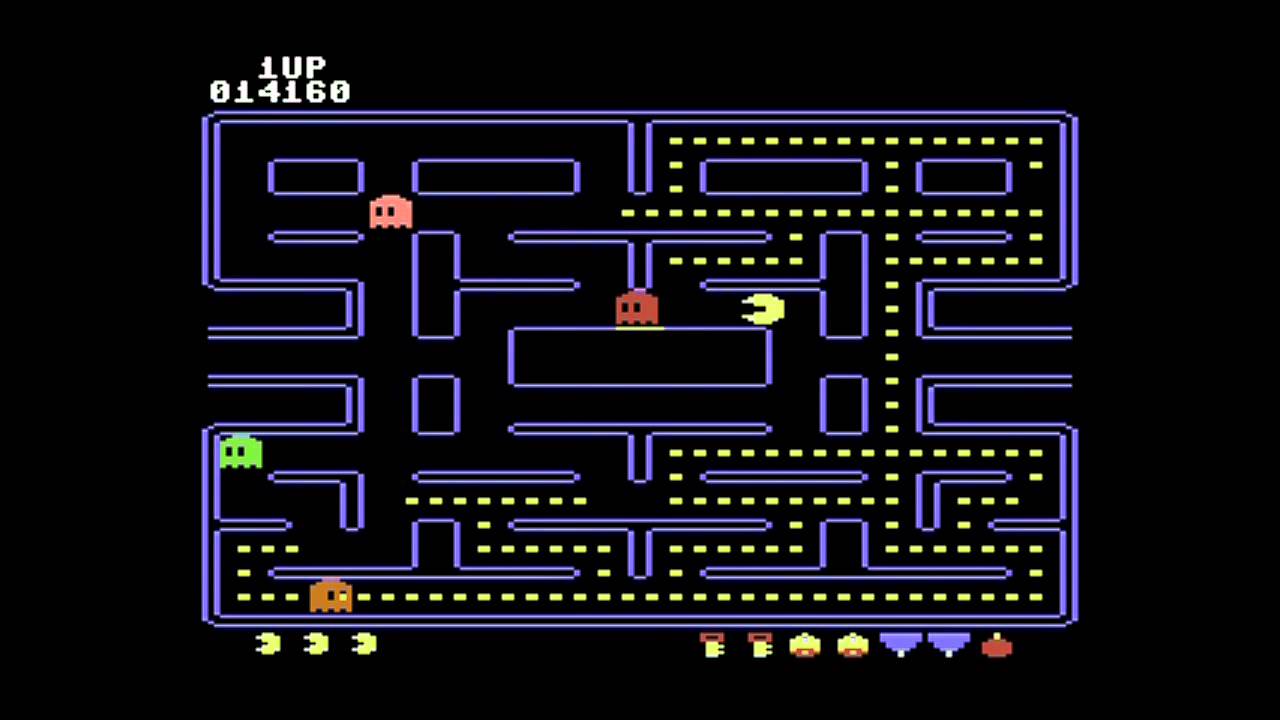Click a yellow dot near the bottom left corner
Screen dimensions: 1280x720
pos(245,595)
